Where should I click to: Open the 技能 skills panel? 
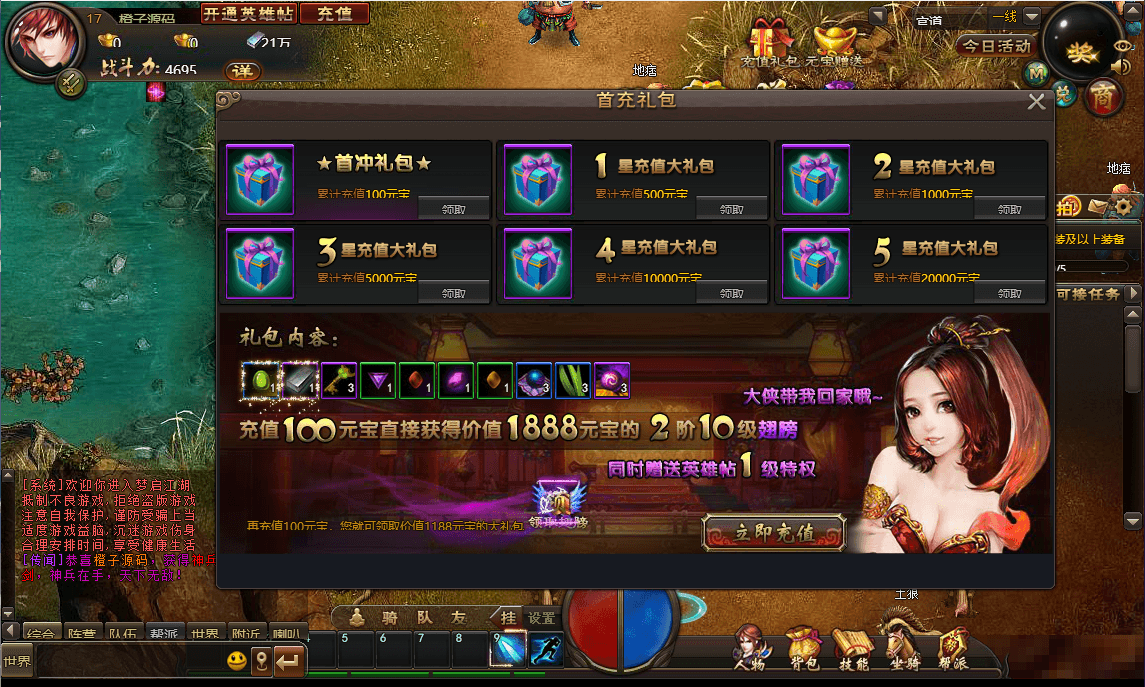853,646
